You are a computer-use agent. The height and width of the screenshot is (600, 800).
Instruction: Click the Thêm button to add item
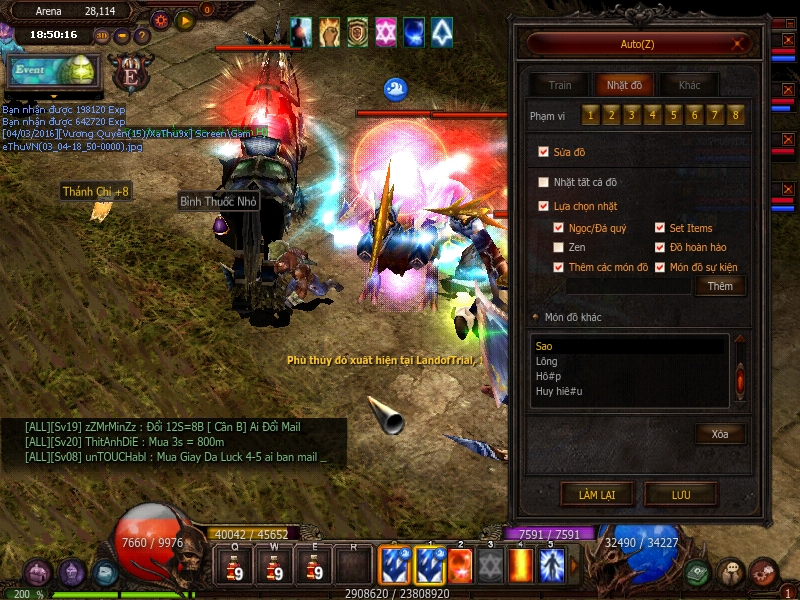coord(720,286)
